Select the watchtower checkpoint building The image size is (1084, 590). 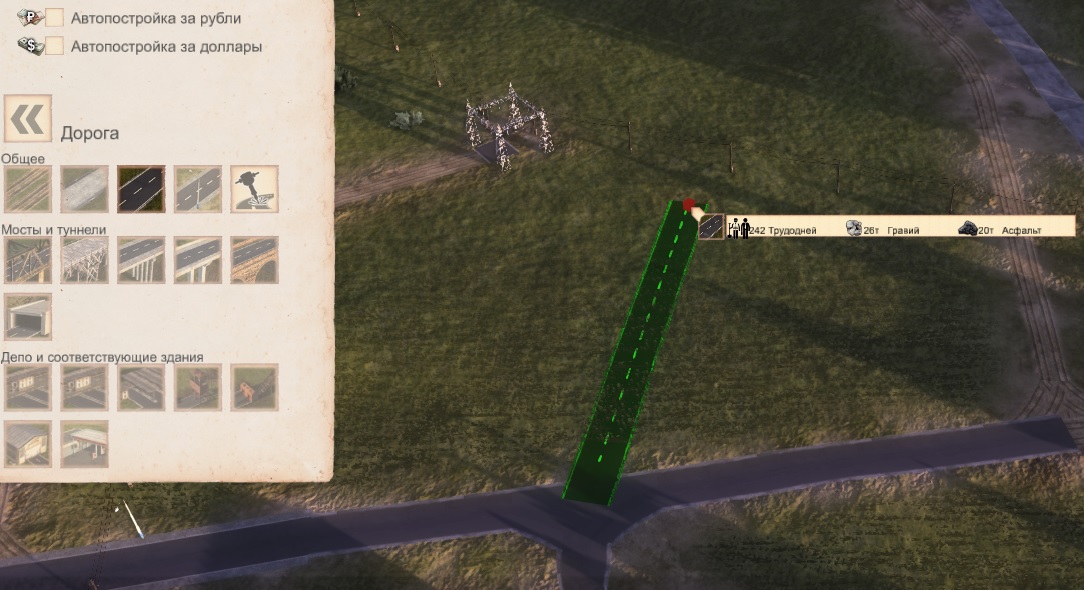point(198,387)
